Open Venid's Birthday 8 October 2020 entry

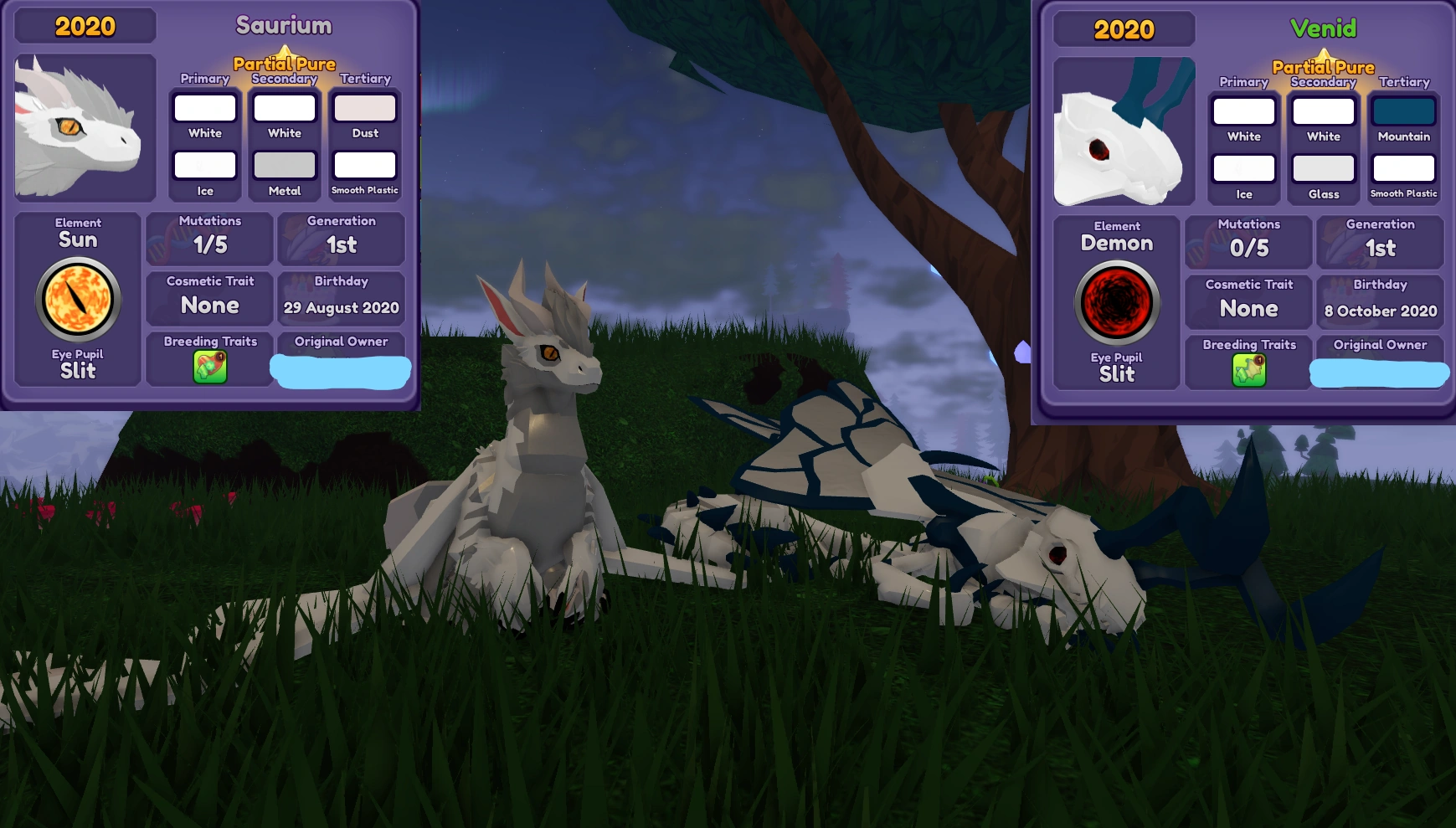(1380, 301)
